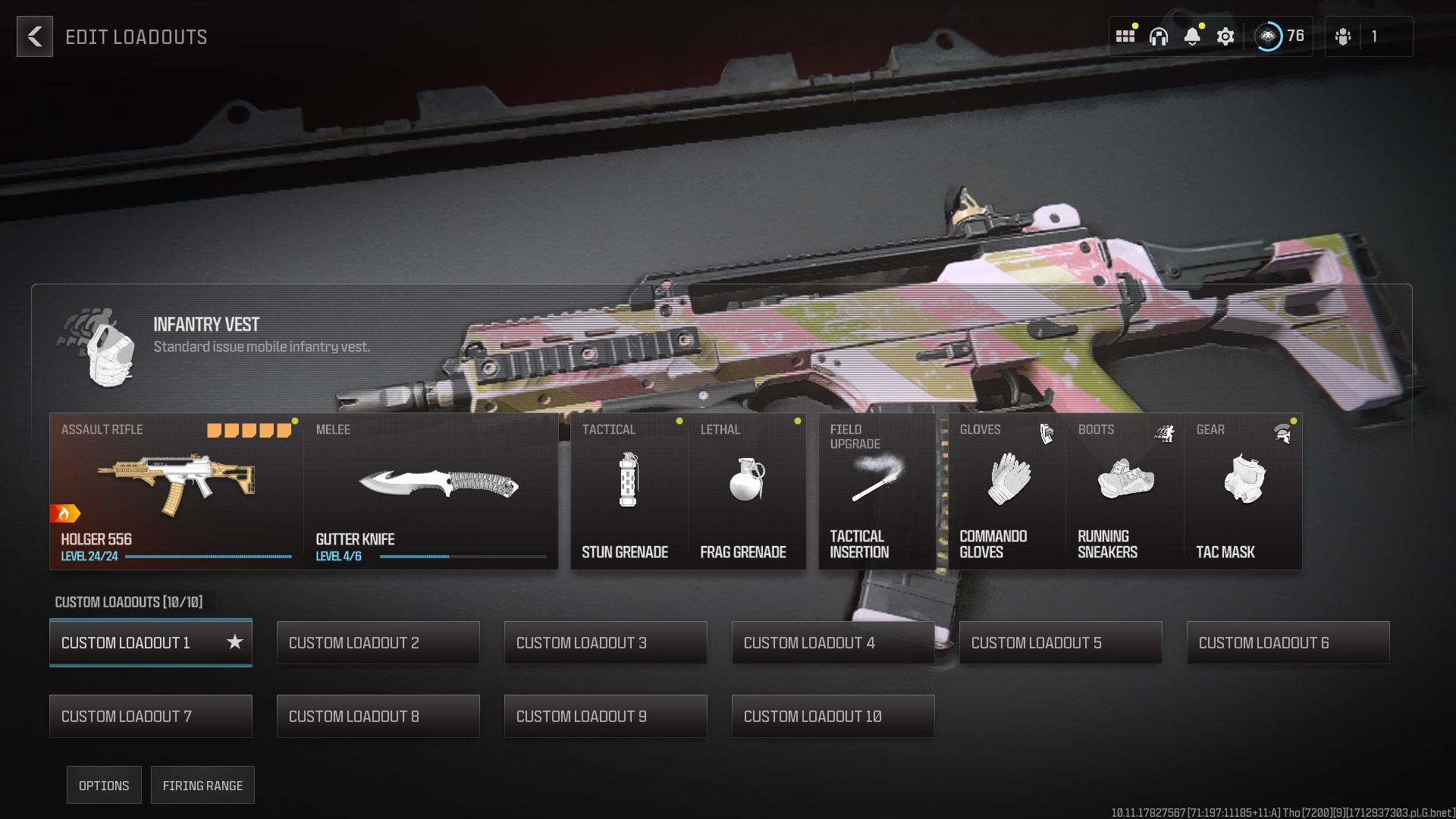This screenshot has width=1456, height=819.
Task: Open the Holger 556 assault rifle slot
Action: click(x=174, y=489)
